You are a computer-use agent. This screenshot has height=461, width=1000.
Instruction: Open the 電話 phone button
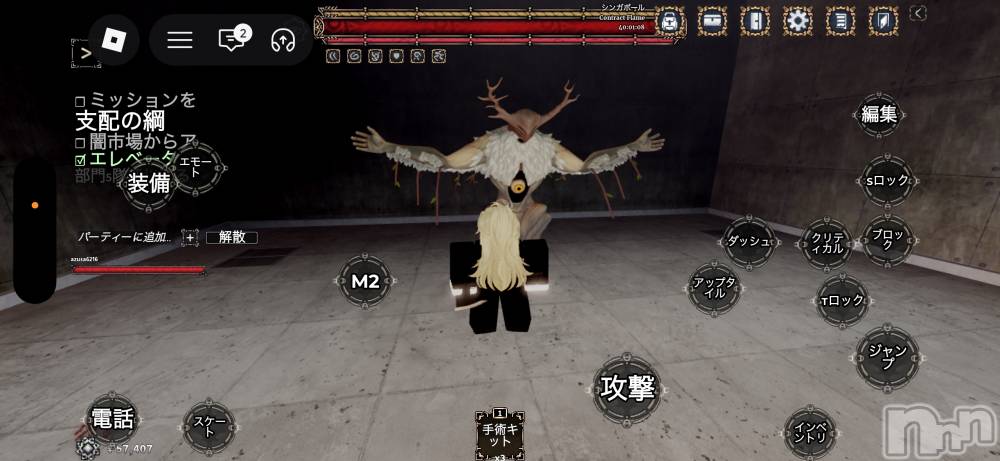coord(112,418)
